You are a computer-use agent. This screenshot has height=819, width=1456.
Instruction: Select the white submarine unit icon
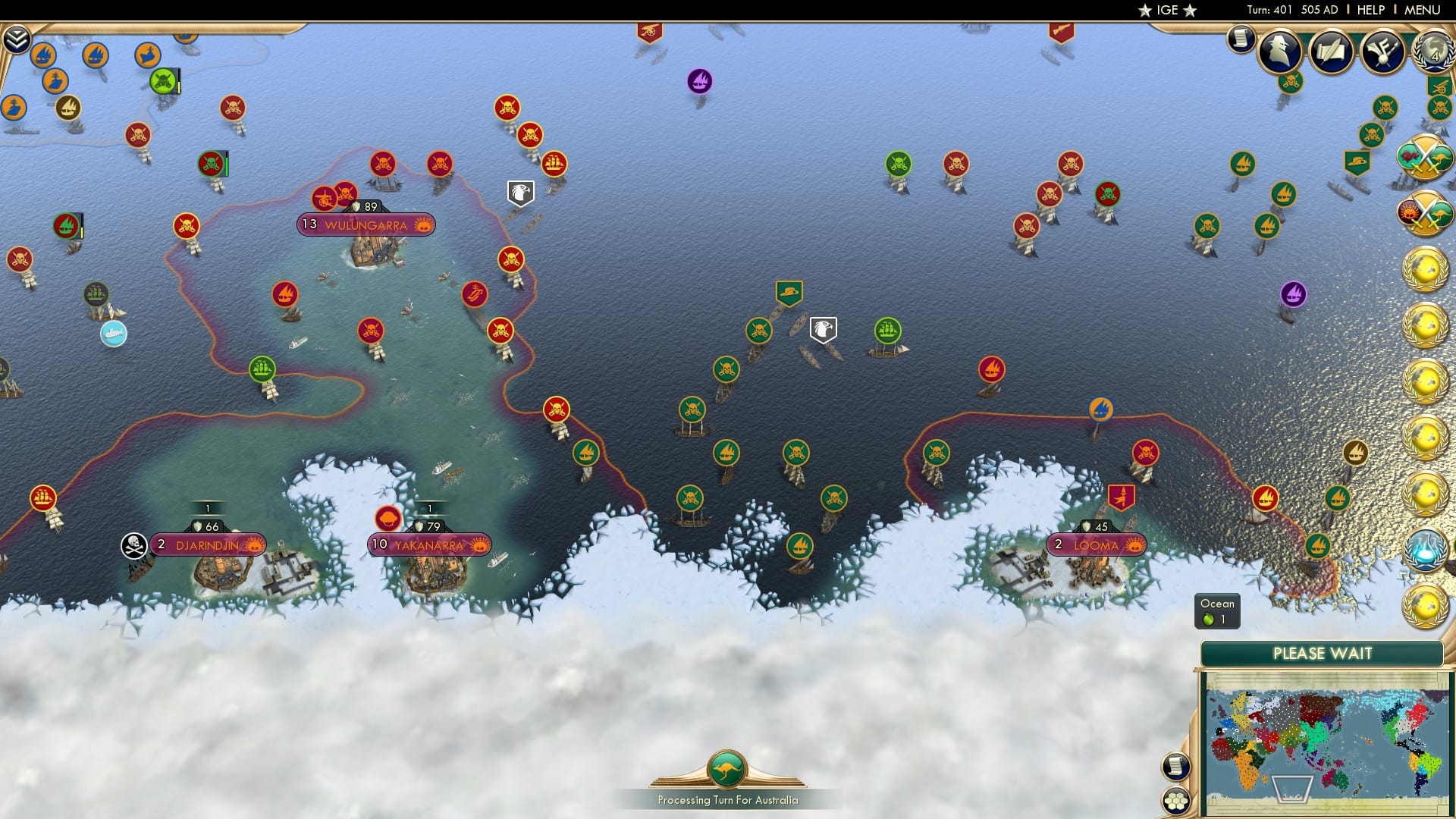115,332
